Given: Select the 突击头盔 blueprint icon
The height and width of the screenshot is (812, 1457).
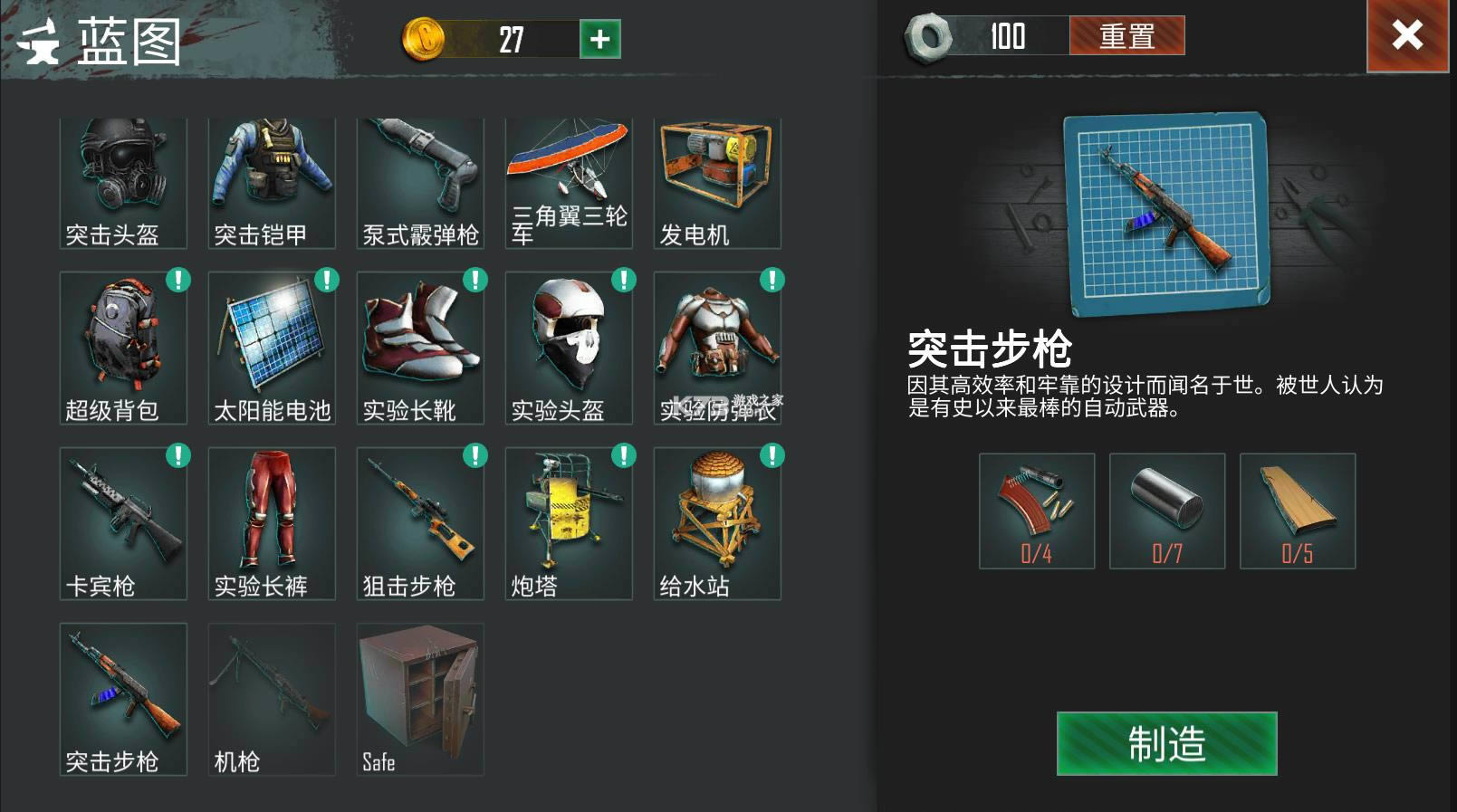Looking at the screenshot, I should click(123, 177).
